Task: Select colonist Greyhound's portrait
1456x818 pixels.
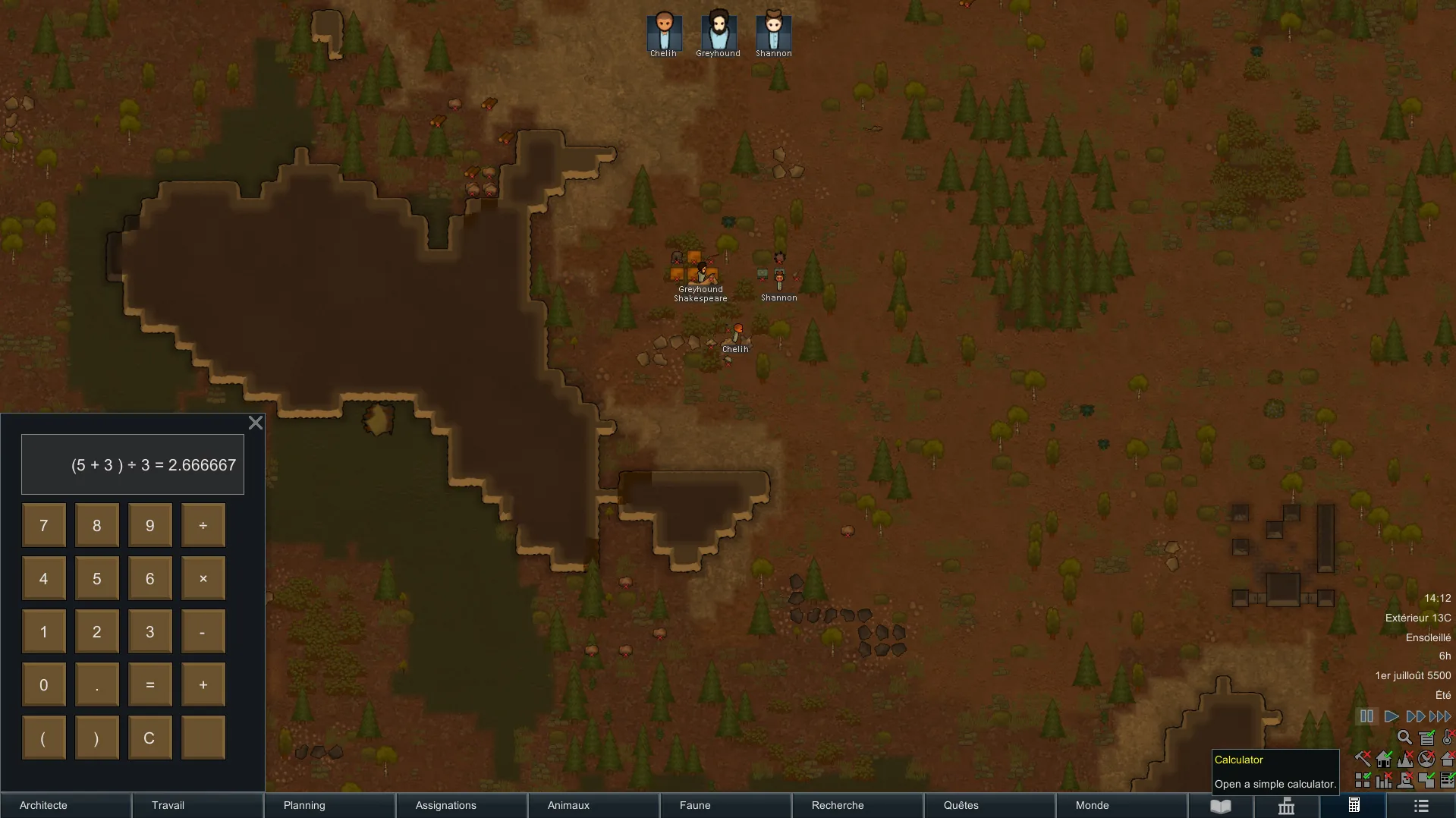Action: coord(719,33)
